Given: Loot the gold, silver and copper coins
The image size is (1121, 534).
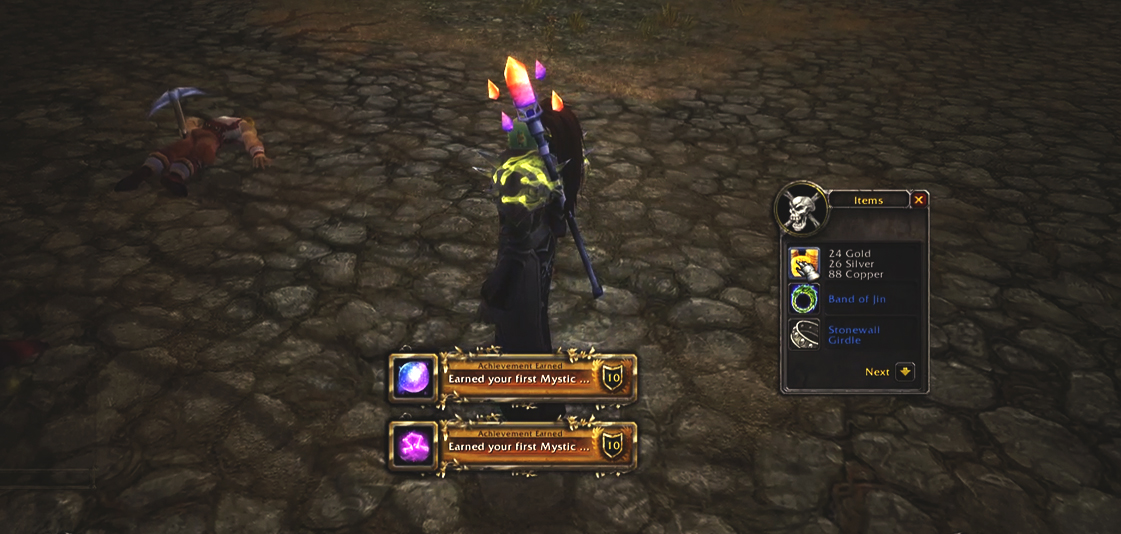Looking at the screenshot, I should pyautogui.click(x=804, y=264).
